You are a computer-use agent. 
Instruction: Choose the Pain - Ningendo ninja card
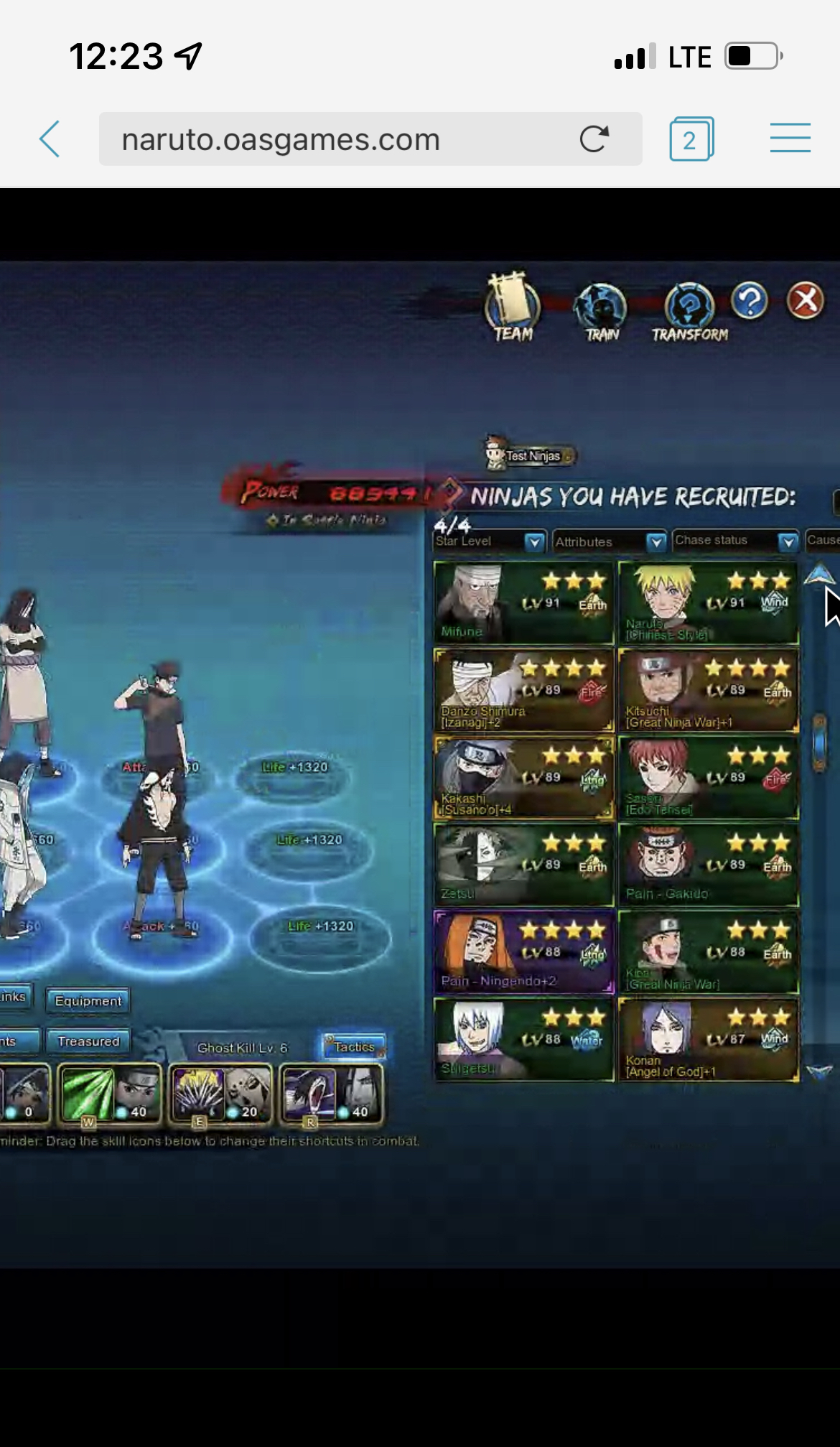click(x=523, y=952)
